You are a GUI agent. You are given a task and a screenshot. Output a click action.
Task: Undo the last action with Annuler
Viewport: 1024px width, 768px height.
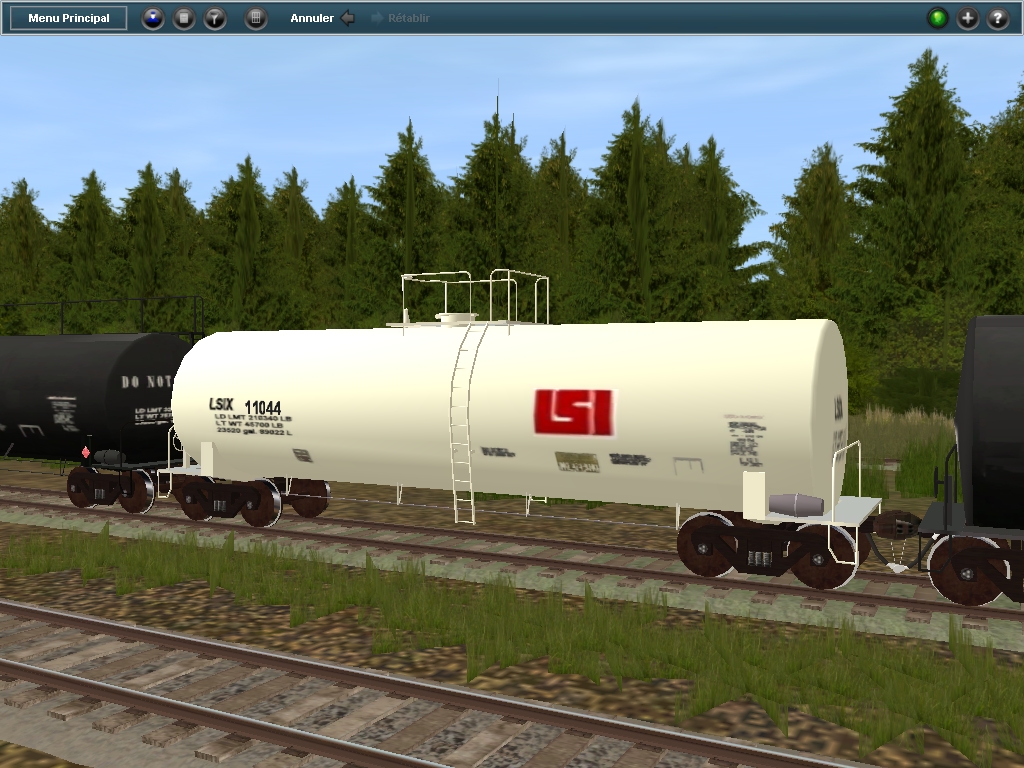click(322, 18)
